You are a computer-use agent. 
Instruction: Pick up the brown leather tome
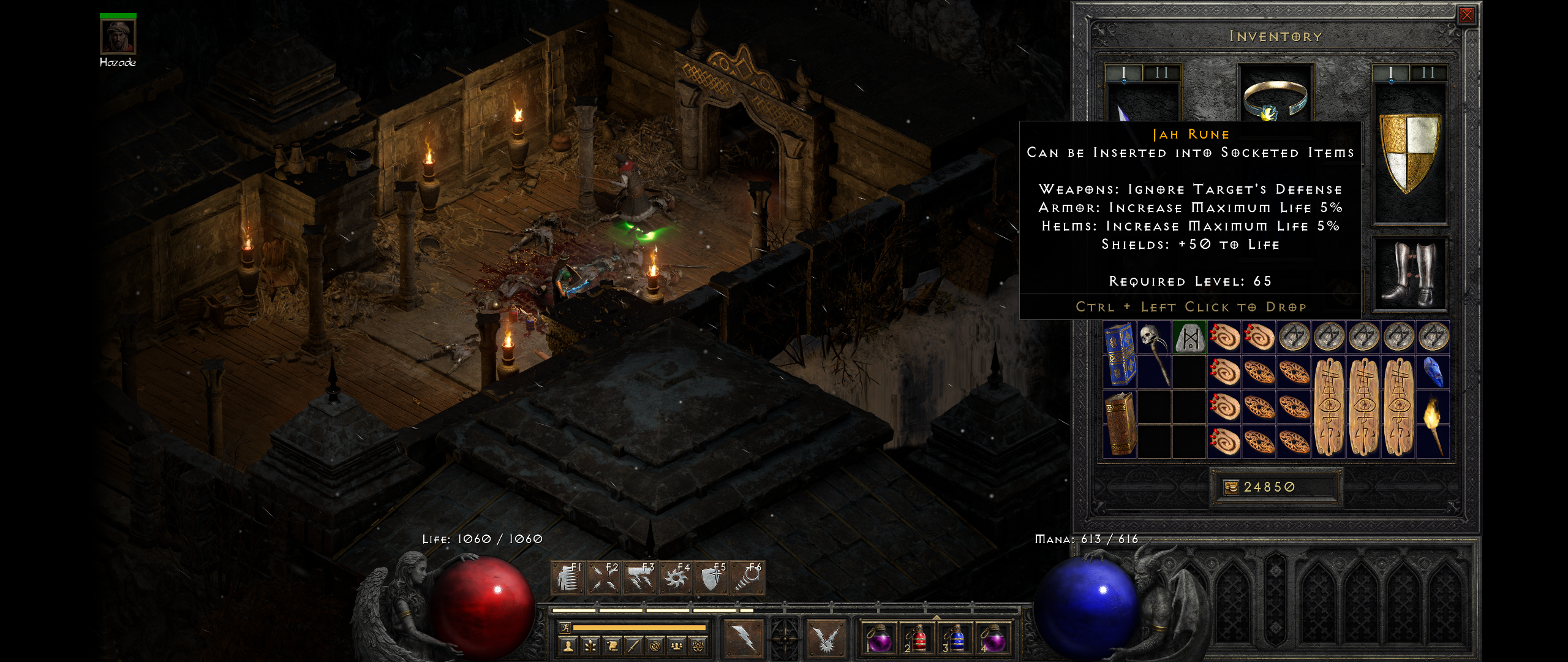click(1119, 424)
